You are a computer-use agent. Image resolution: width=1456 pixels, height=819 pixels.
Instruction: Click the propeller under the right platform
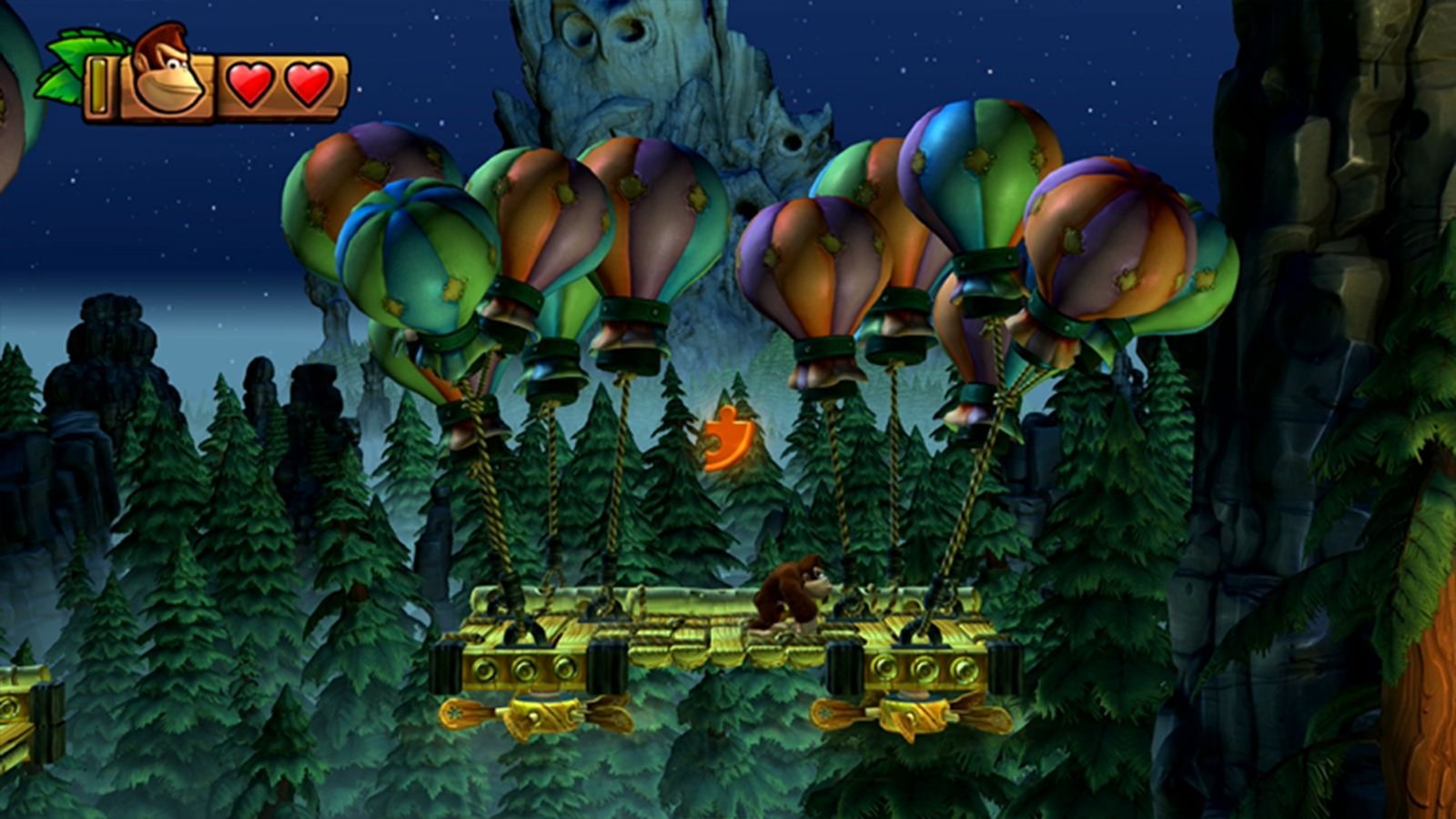(x=910, y=714)
